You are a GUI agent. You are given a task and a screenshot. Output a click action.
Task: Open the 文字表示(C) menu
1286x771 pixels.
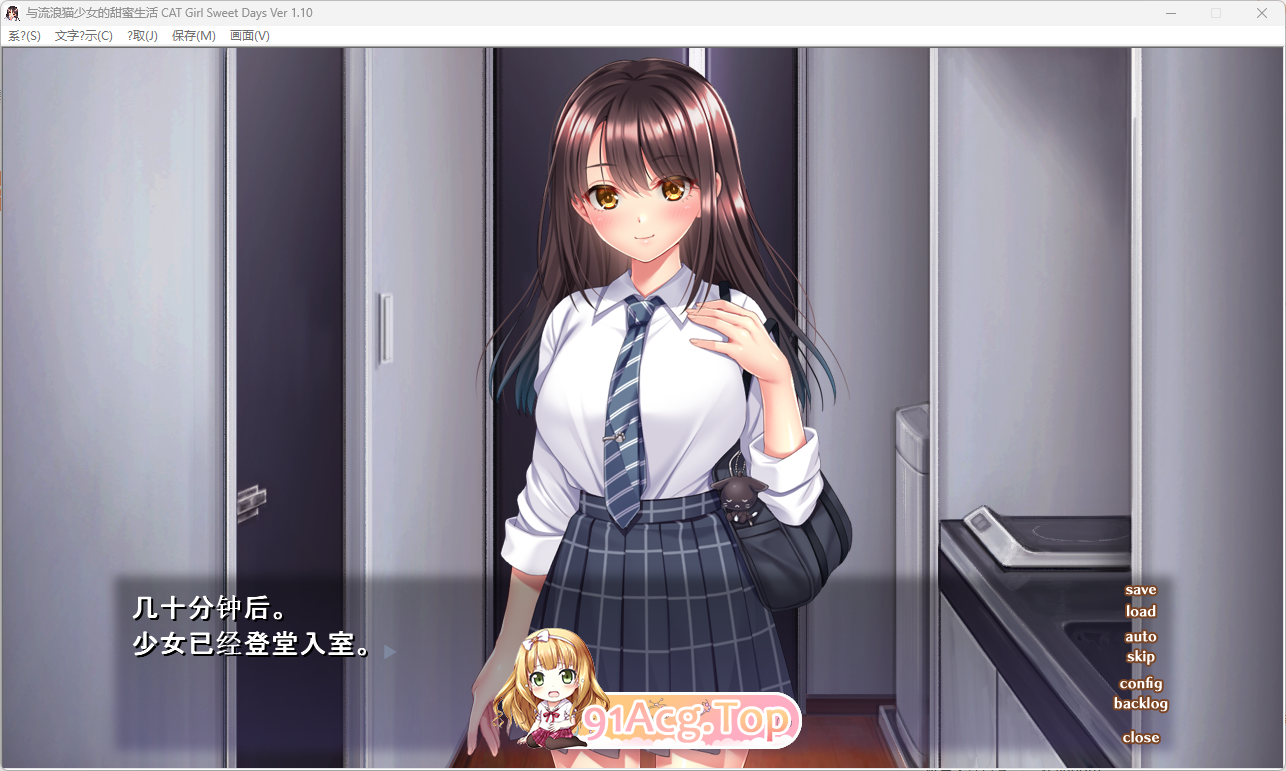pyautogui.click(x=86, y=35)
